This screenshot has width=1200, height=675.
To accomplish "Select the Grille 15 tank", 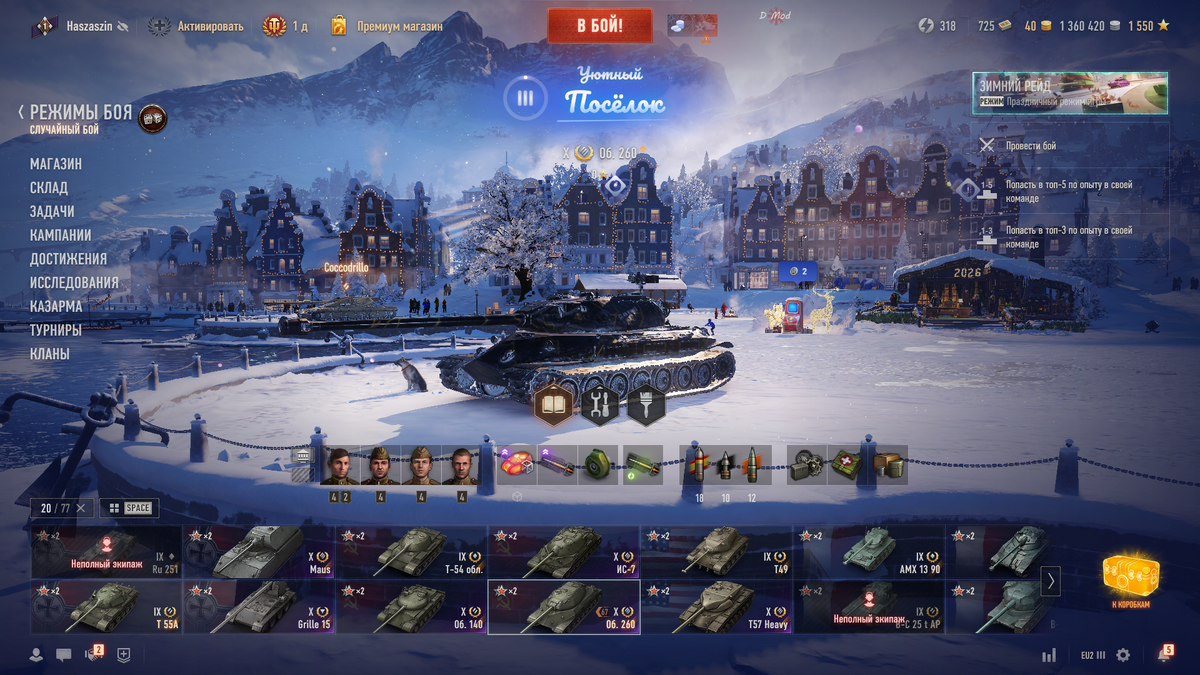I will [259, 607].
